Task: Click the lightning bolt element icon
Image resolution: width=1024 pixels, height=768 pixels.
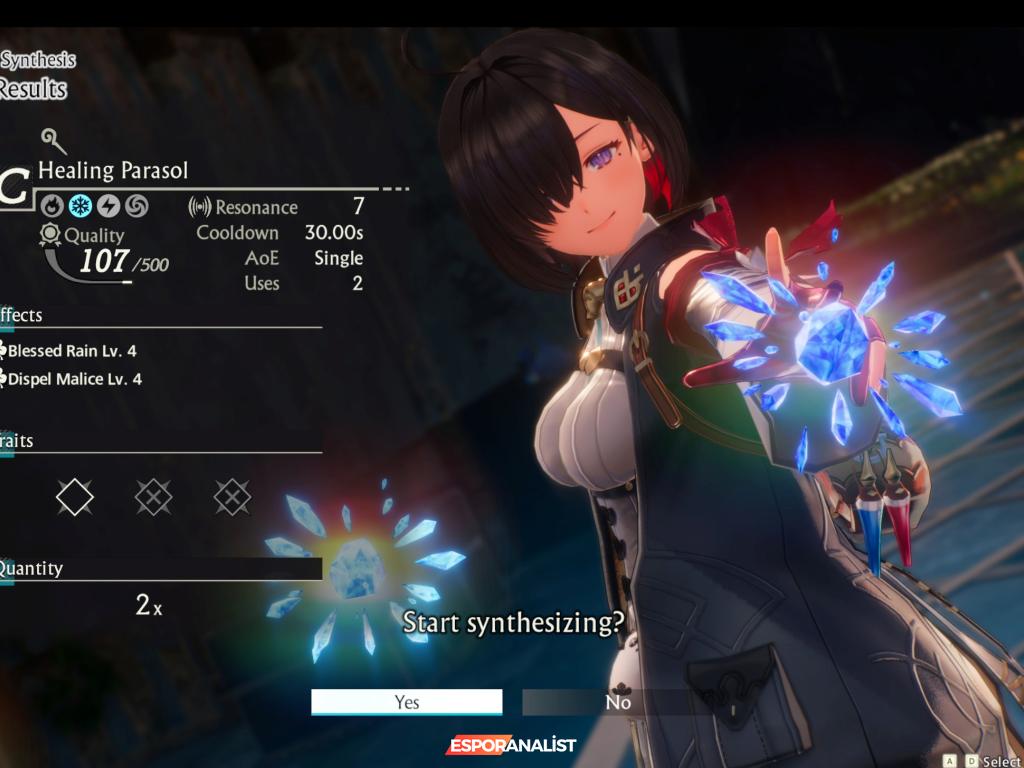Action: click(x=108, y=207)
